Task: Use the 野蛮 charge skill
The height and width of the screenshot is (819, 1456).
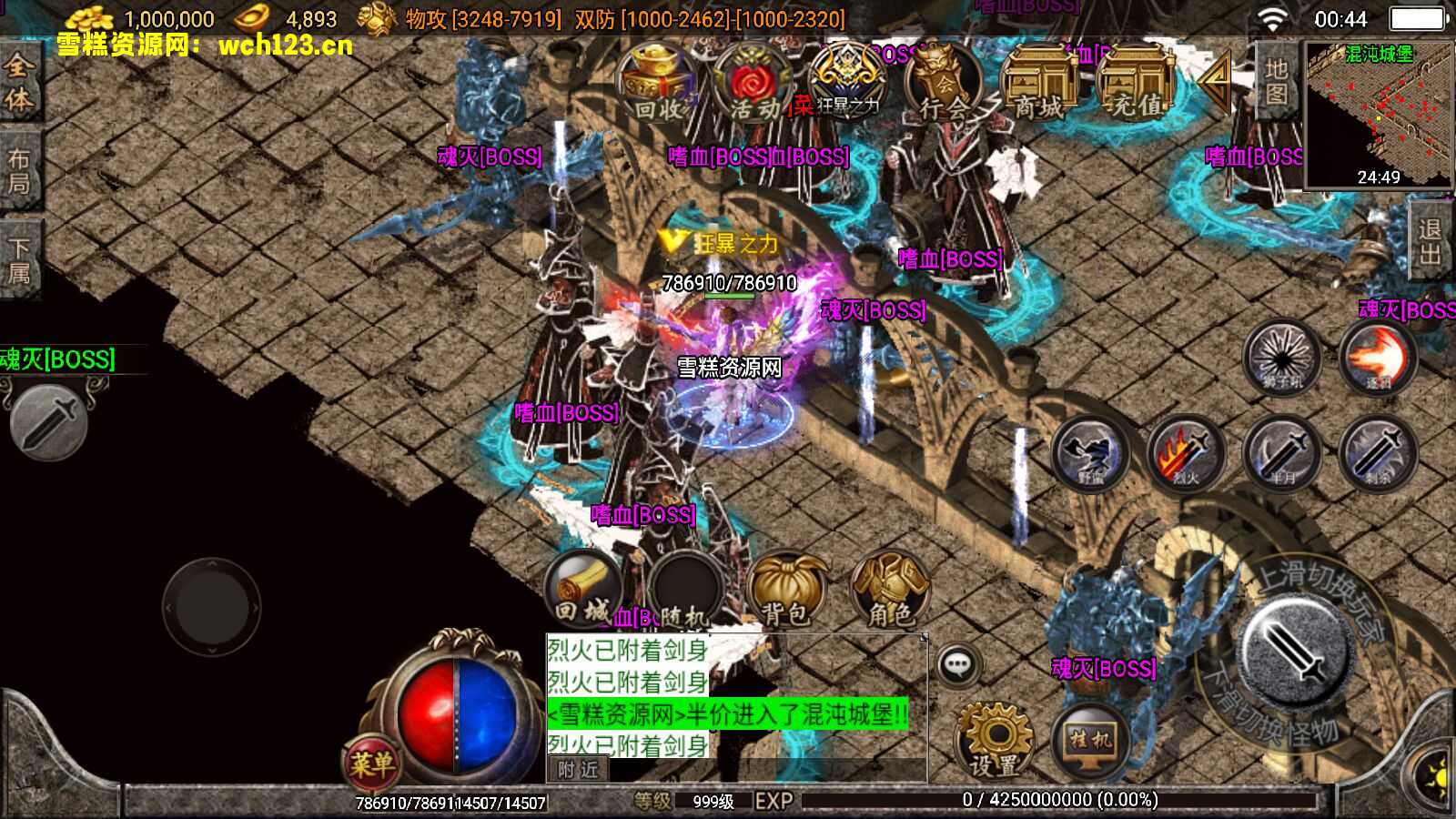Action: point(1090,453)
